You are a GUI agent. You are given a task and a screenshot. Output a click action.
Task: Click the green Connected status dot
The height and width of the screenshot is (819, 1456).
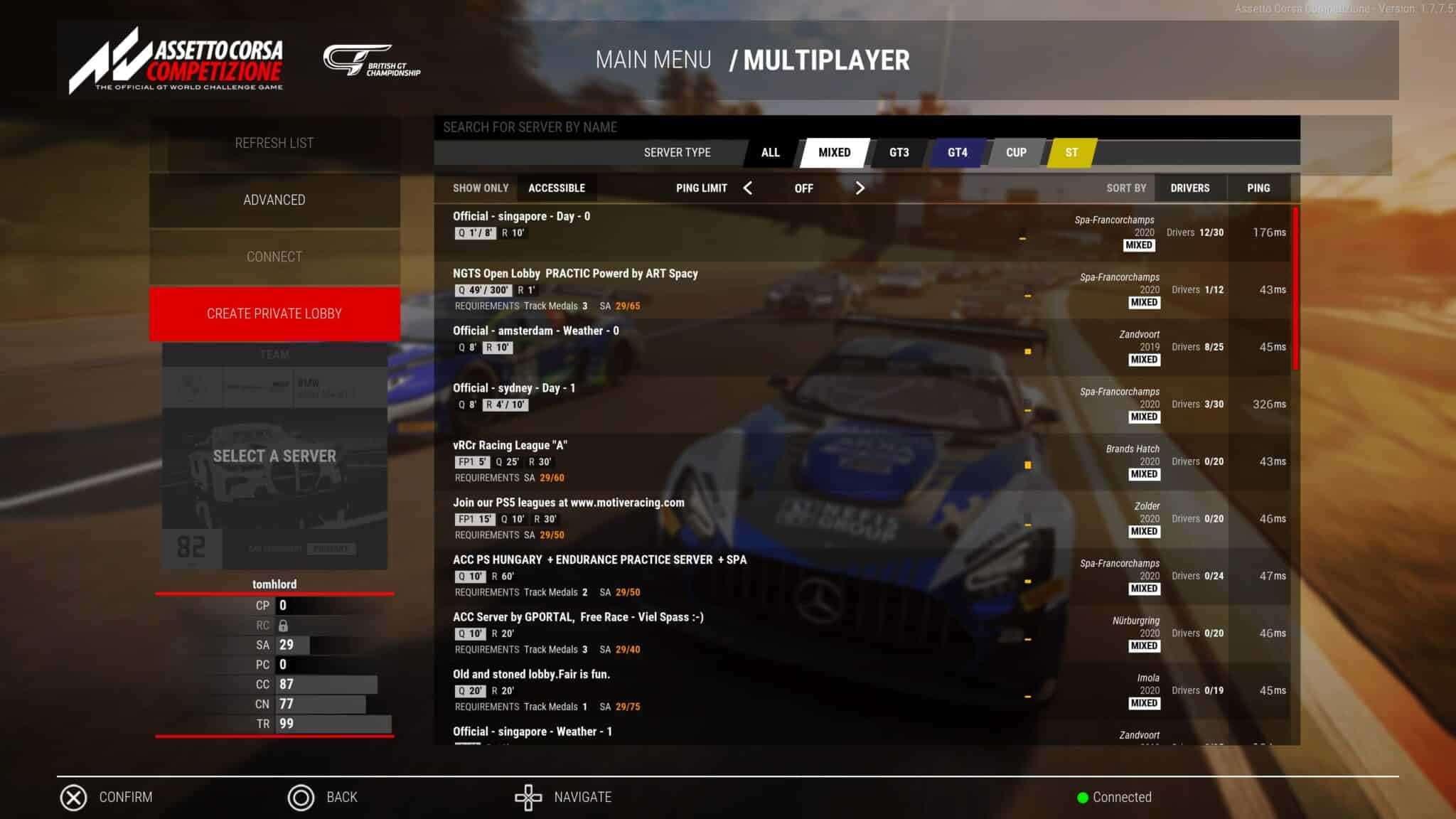[x=1081, y=797]
